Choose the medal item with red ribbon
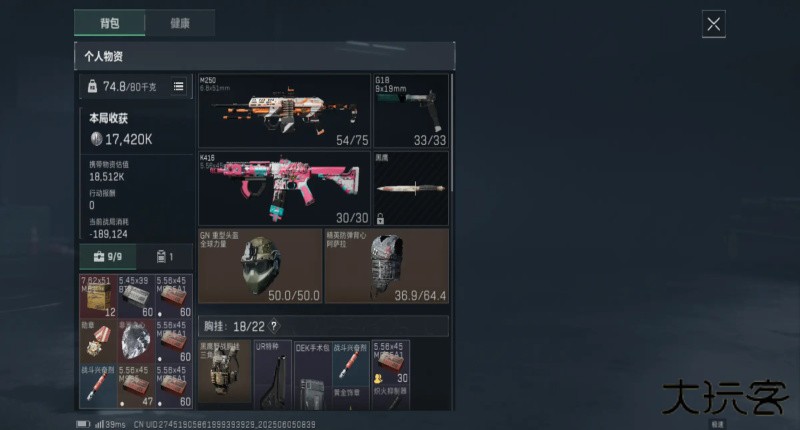Screen dimensions: 800x430 [x=97, y=343]
